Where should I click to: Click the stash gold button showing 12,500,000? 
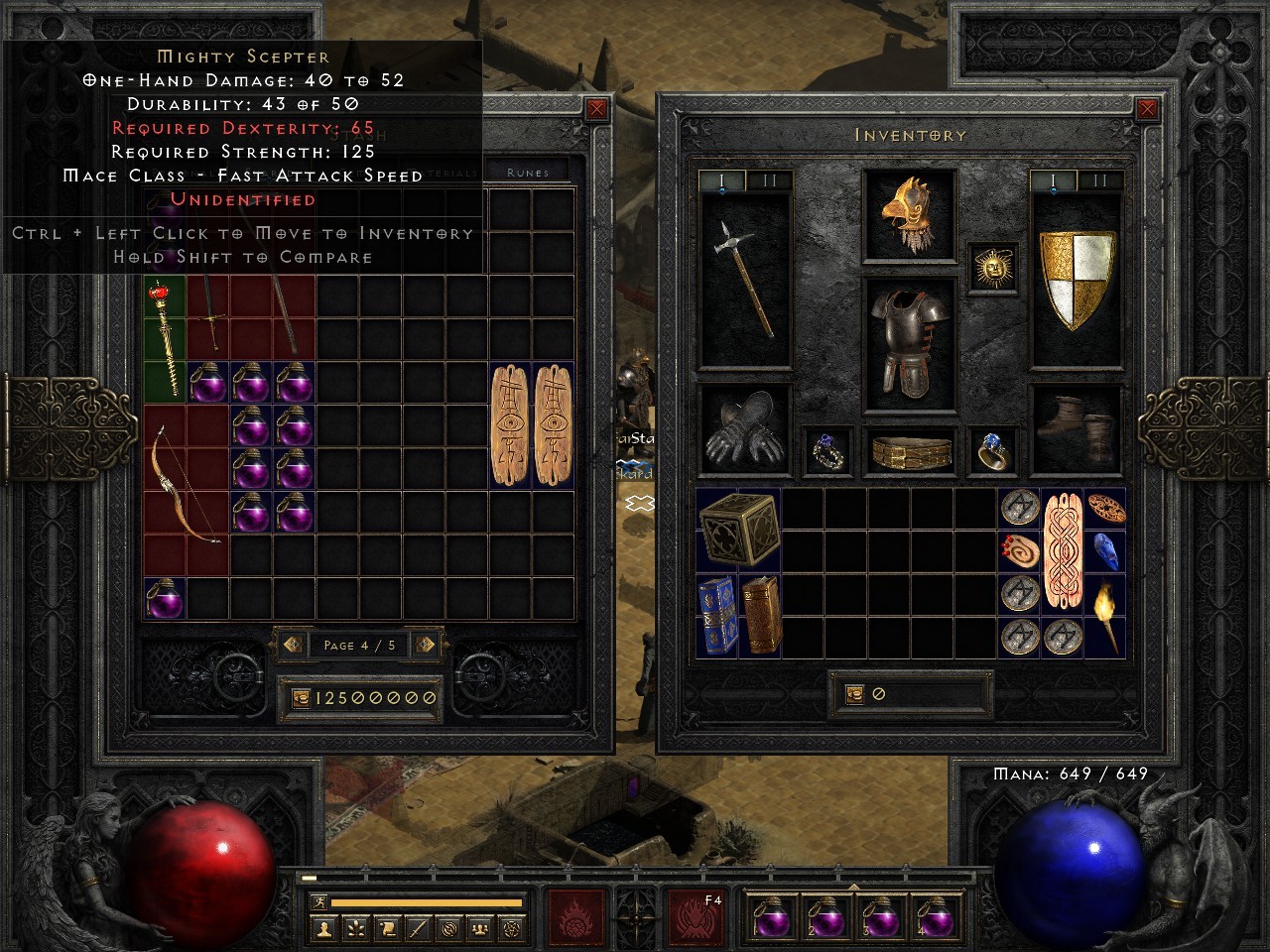(x=360, y=697)
